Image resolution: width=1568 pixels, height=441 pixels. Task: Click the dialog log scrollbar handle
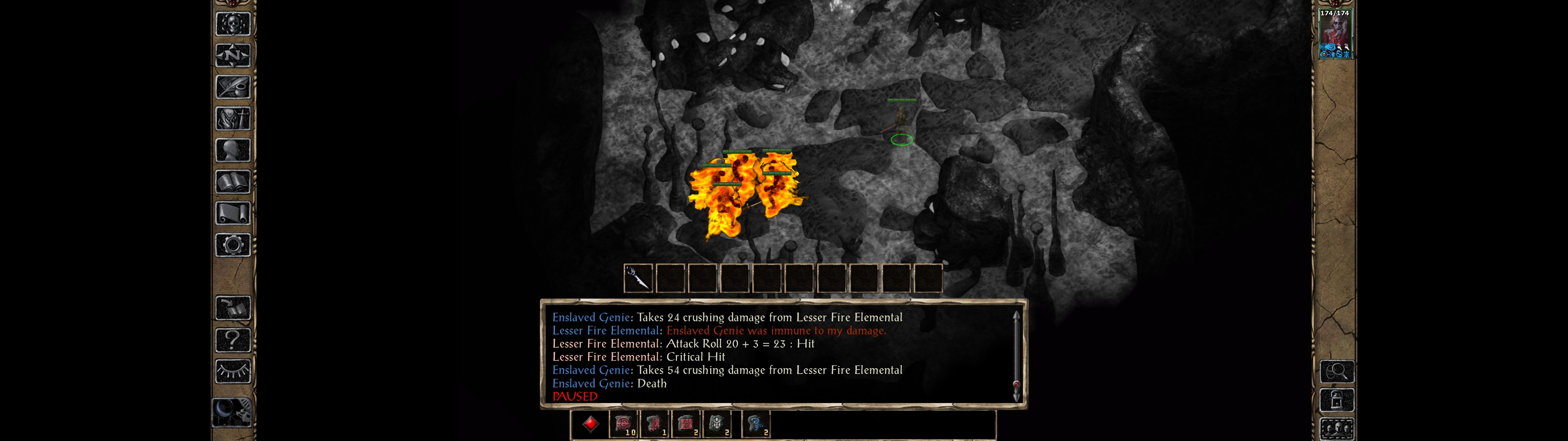(x=1016, y=384)
